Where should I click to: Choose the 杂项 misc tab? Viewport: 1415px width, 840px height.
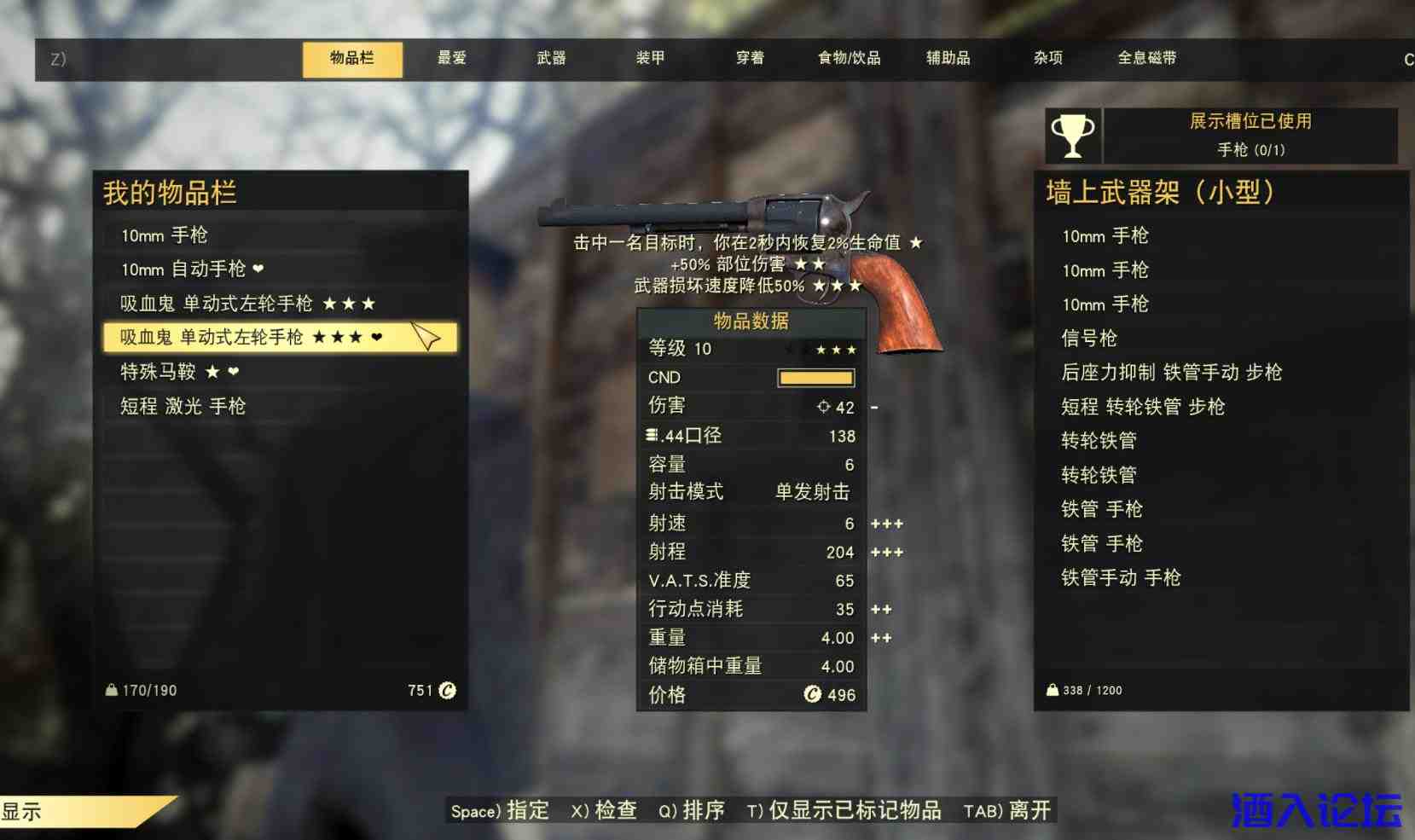(1047, 58)
